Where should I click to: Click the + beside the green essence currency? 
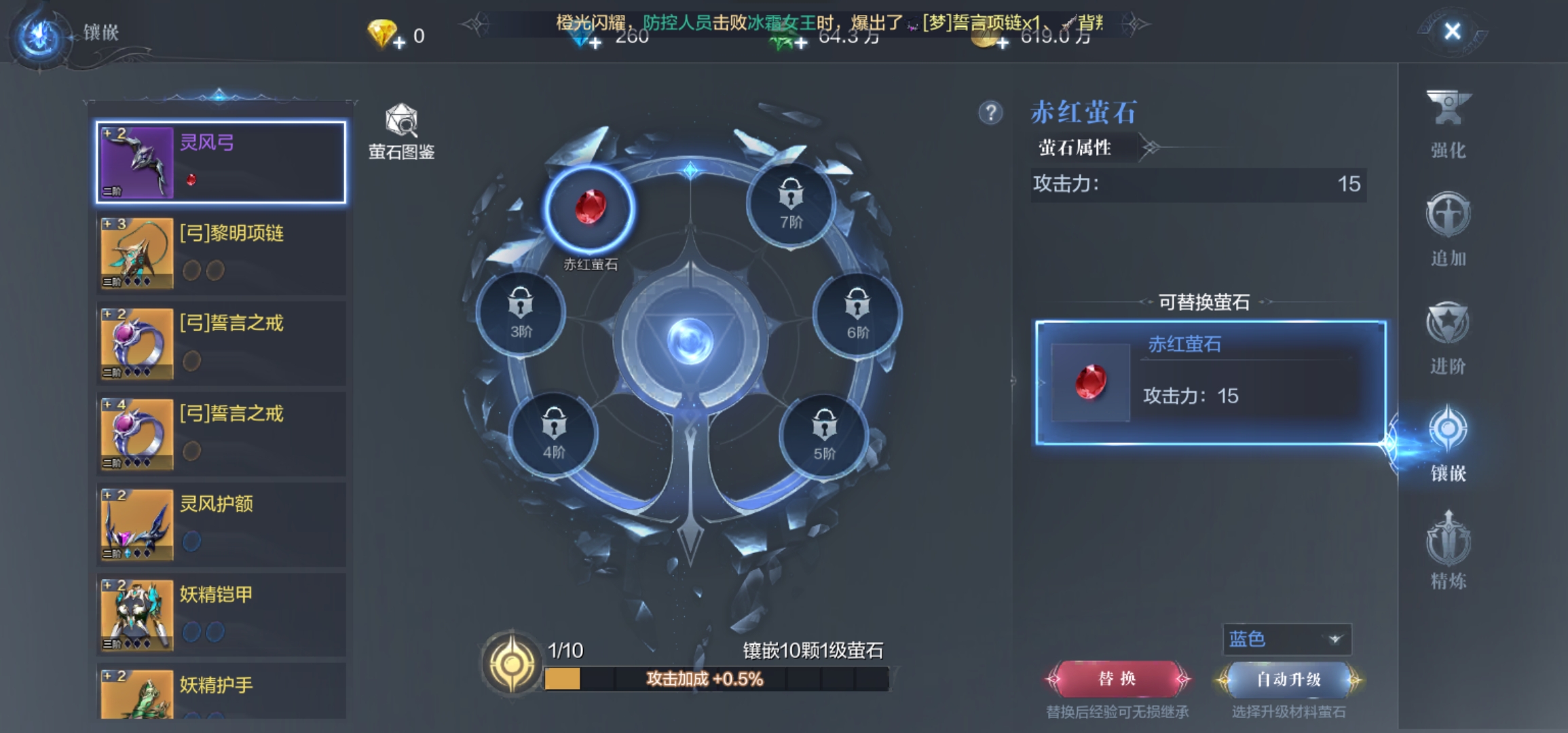coord(800,42)
